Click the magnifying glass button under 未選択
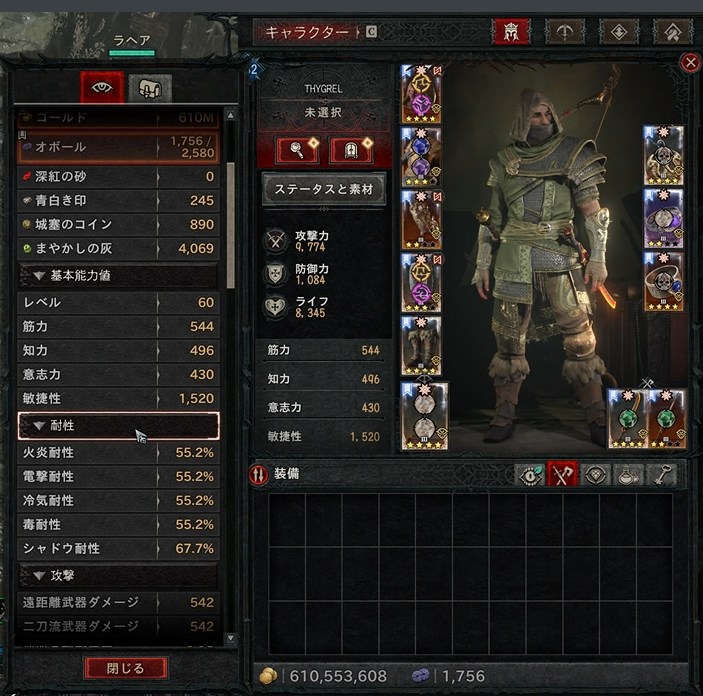The width and height of the screenshot is (703, 696). pos(297,151)
